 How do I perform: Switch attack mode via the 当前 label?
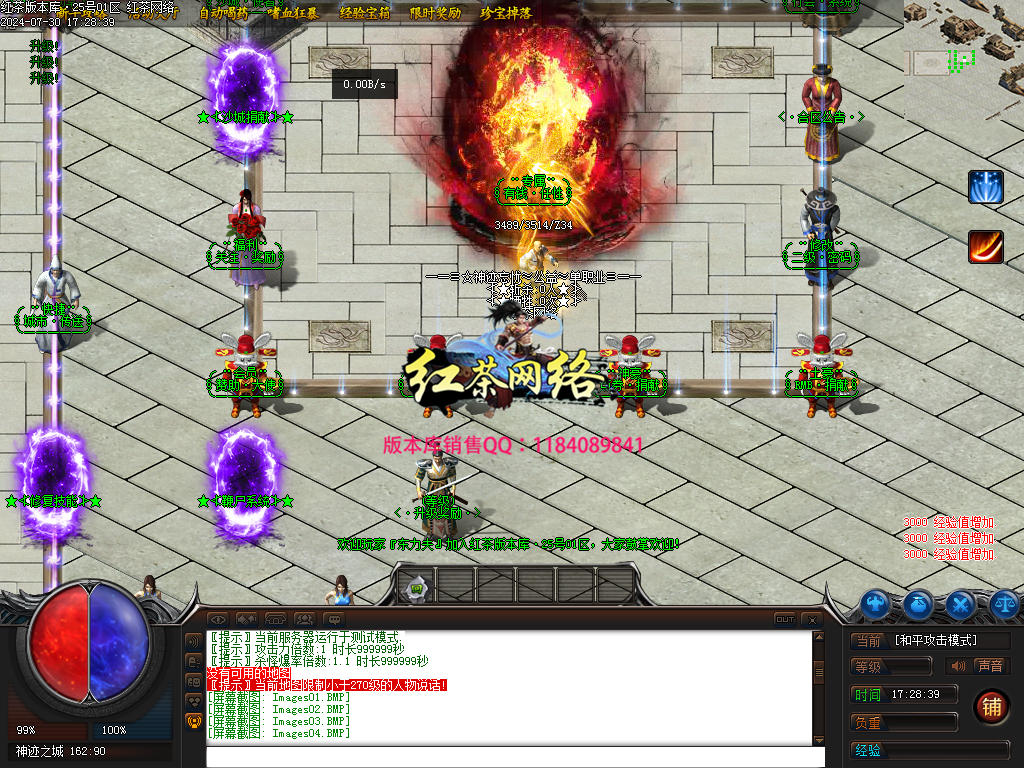(868, 640)
